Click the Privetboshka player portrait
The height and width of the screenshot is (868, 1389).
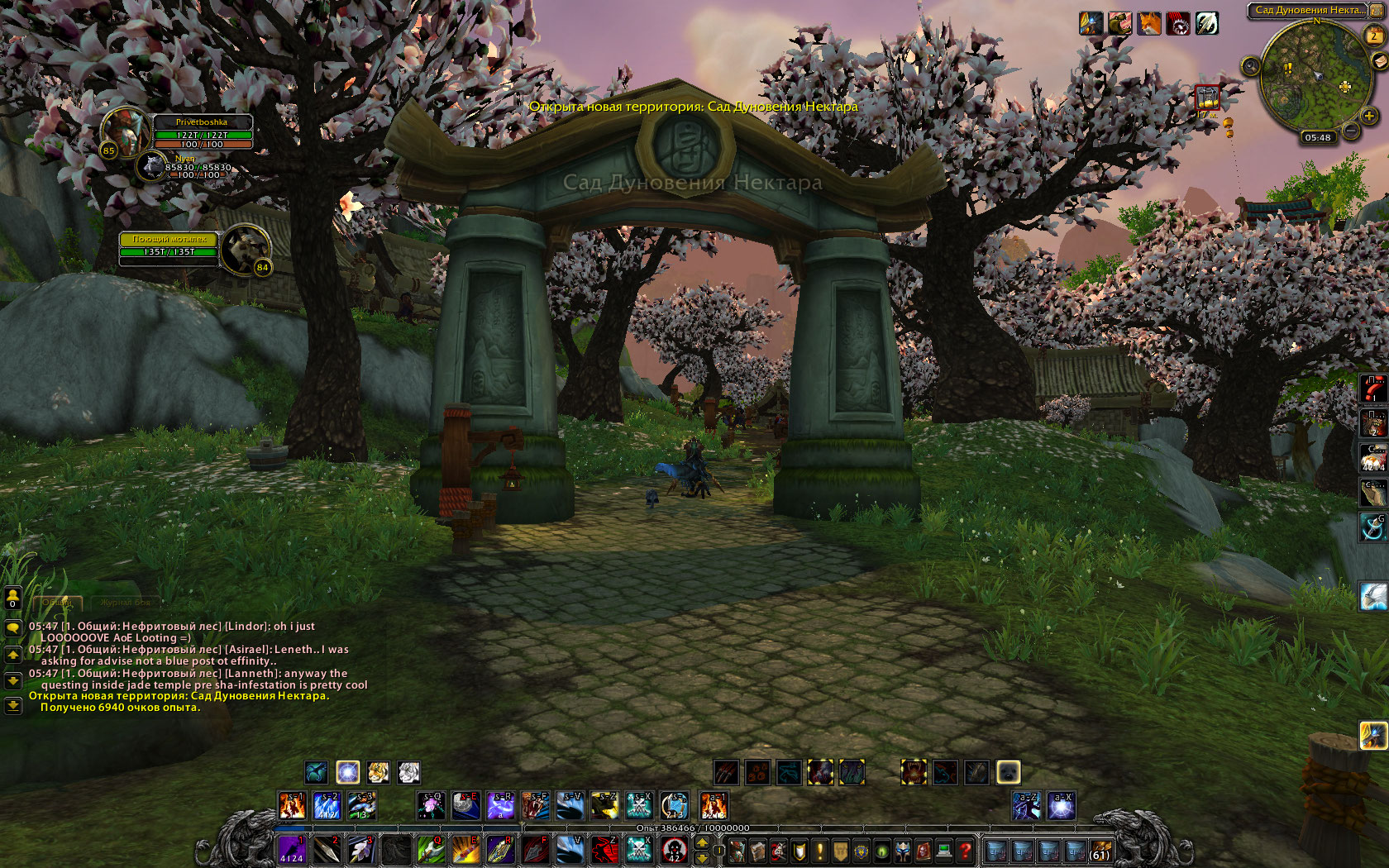click(x=124, y=131)
